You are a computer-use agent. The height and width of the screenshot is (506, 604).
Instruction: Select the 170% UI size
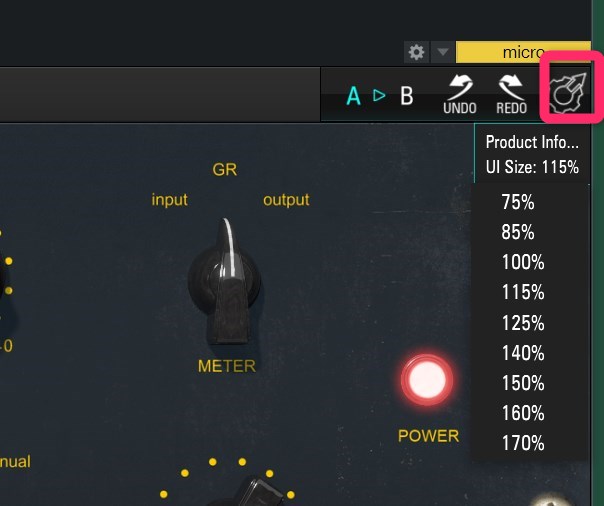point(522,443)
